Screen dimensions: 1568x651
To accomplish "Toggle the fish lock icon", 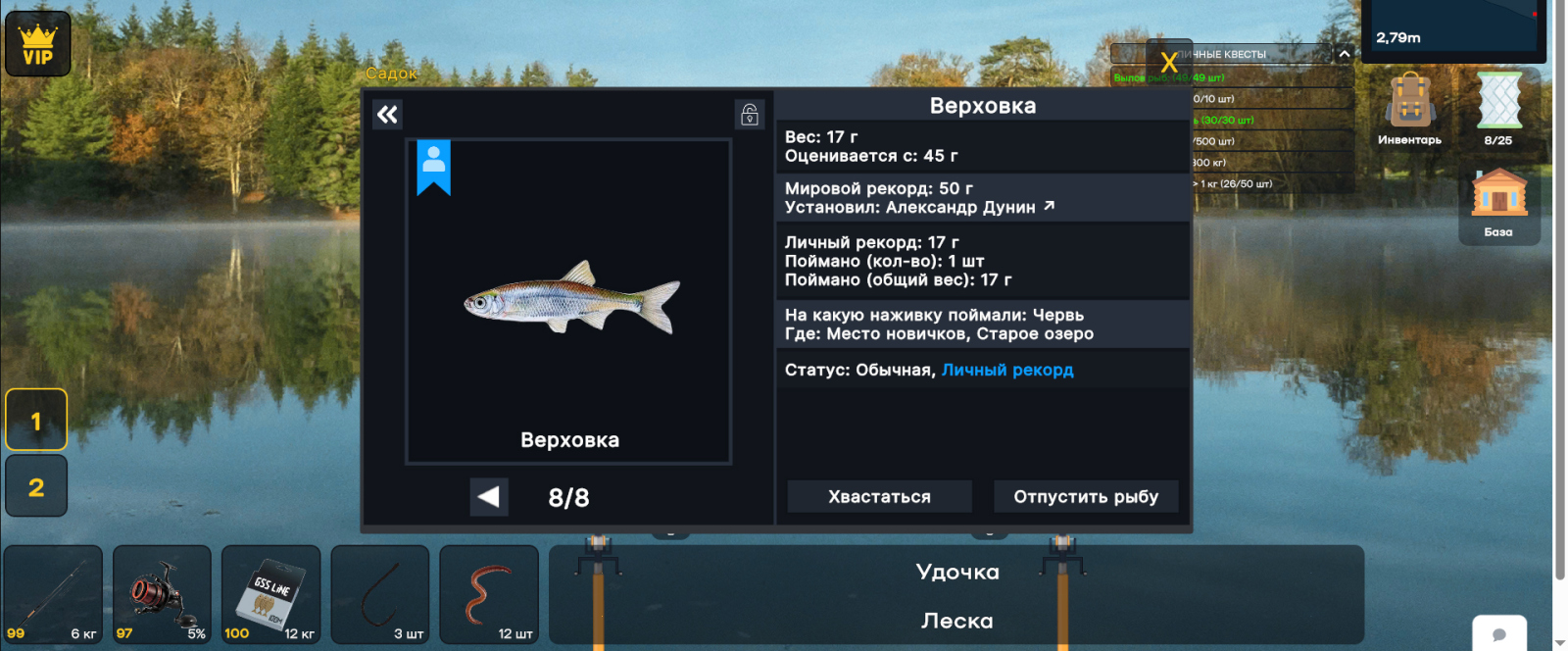I will pos(750,115).
